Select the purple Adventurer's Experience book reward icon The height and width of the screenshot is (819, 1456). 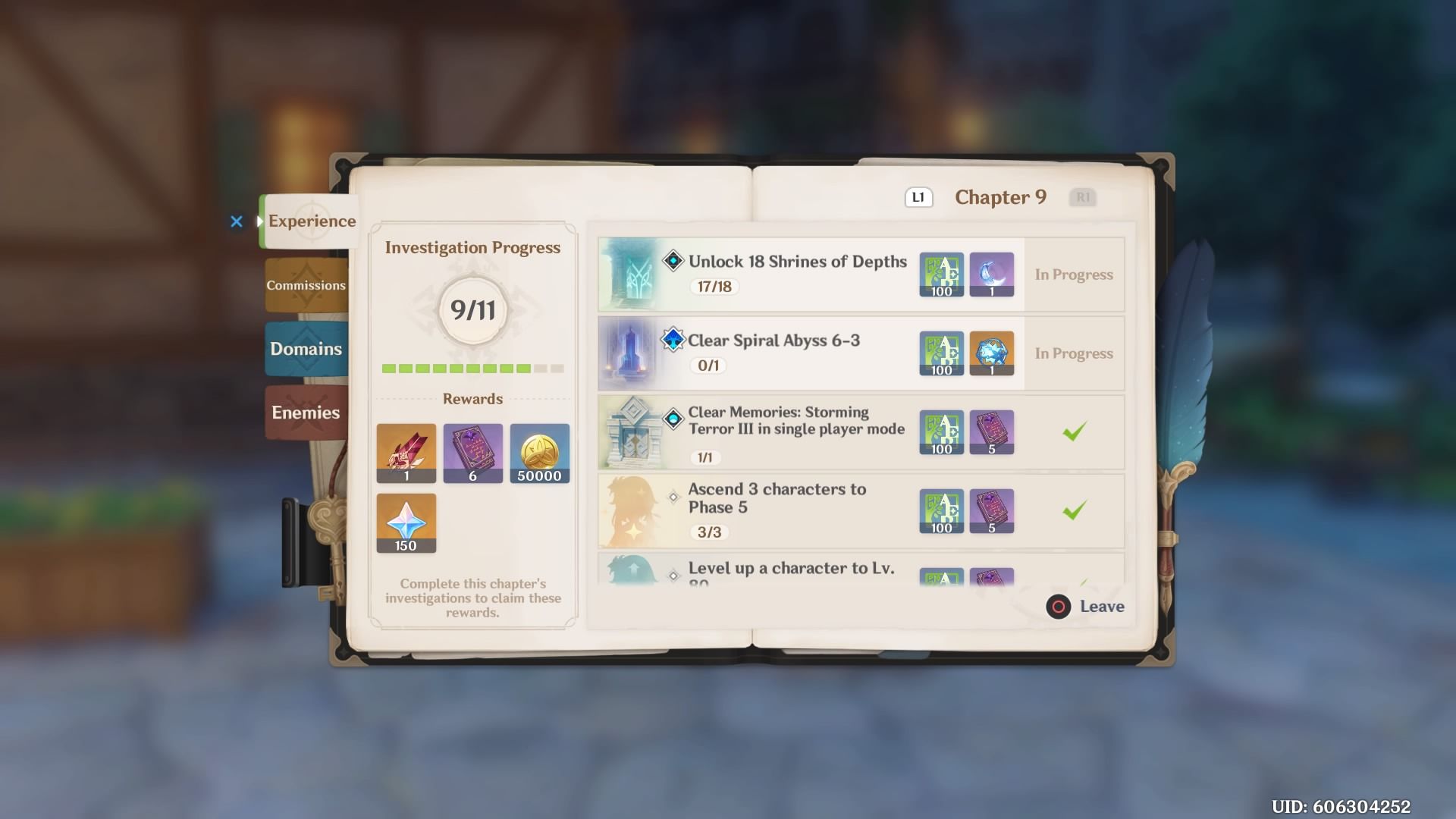click(472, 453)
